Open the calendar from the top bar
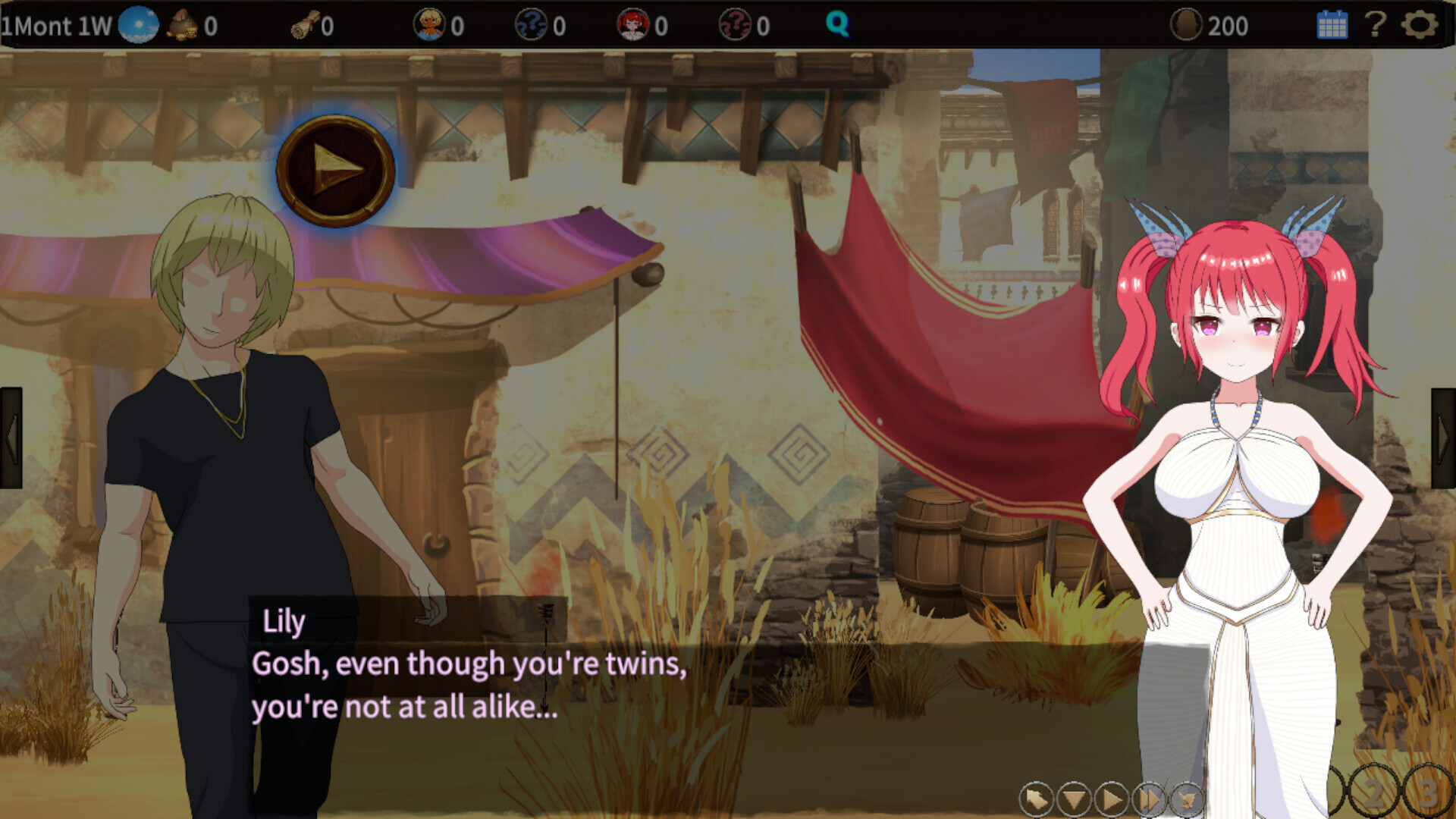The height and width of the screenshot is (819, 1456). (x=1332, y=25)
